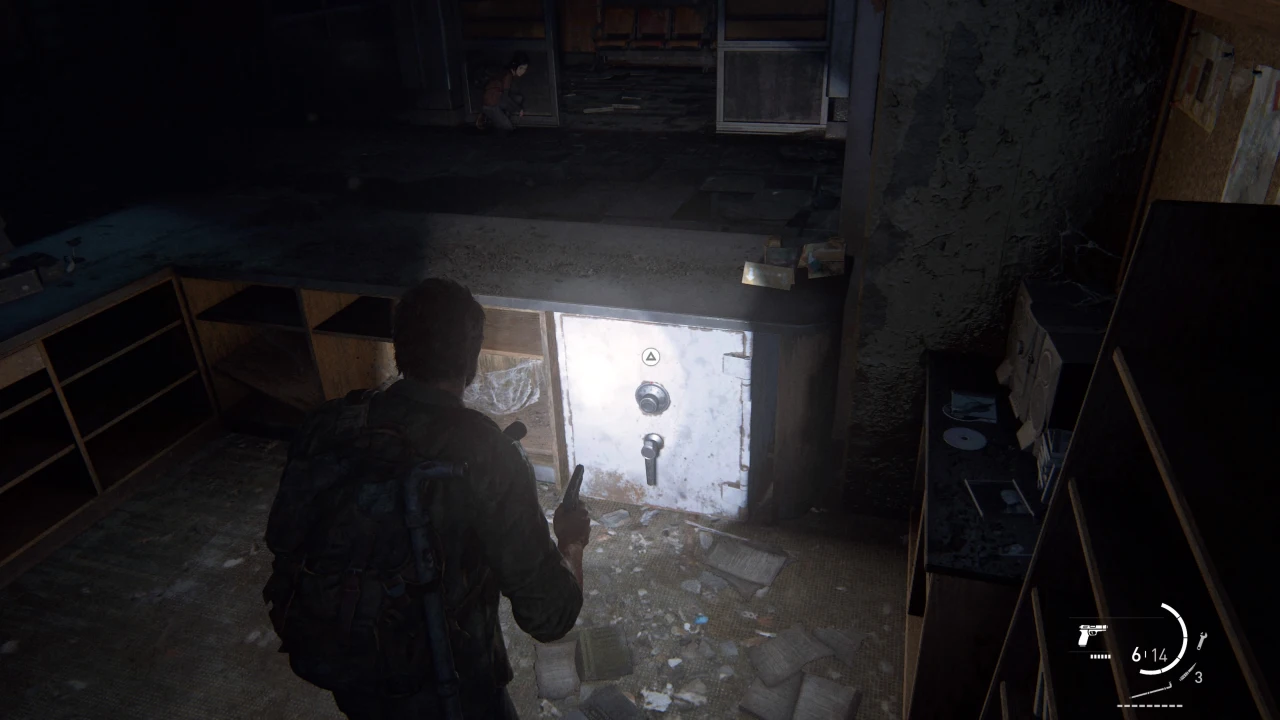Screen dimensions: 1280x720
Task: Select the pistol icon in the HUD
Action: point(1092,636)
